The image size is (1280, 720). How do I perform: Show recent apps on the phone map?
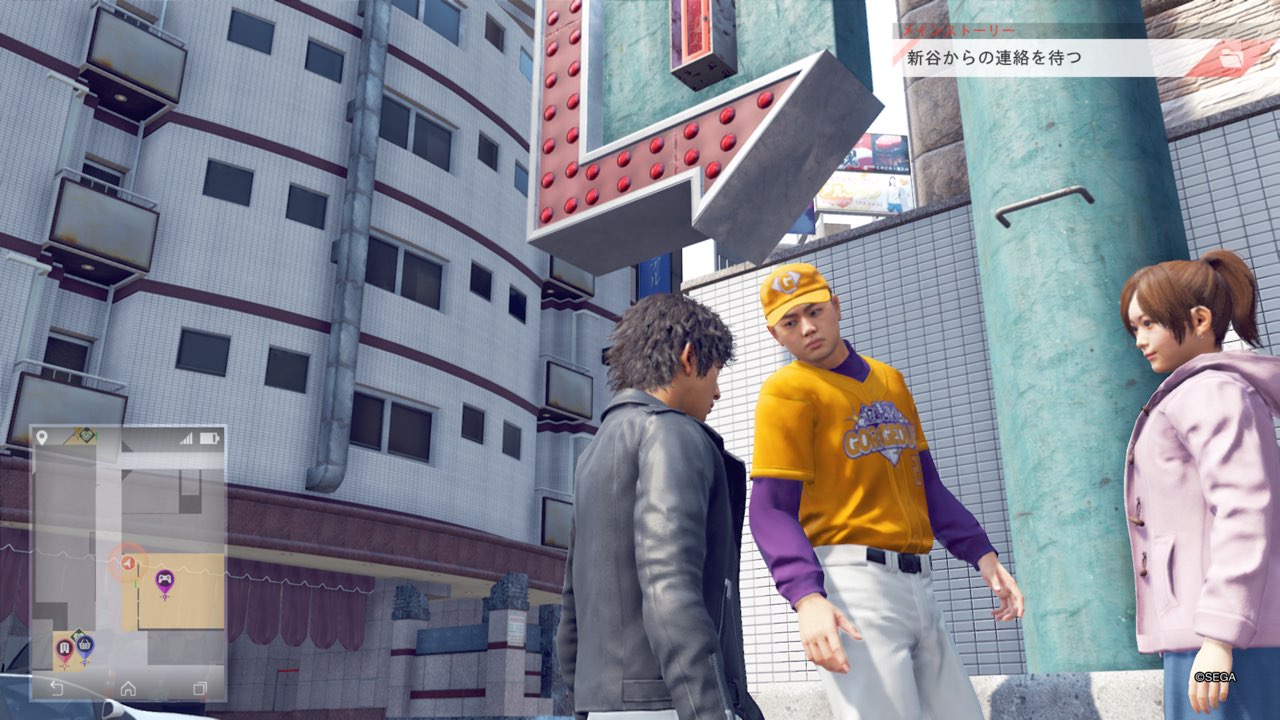coord(200,688)
